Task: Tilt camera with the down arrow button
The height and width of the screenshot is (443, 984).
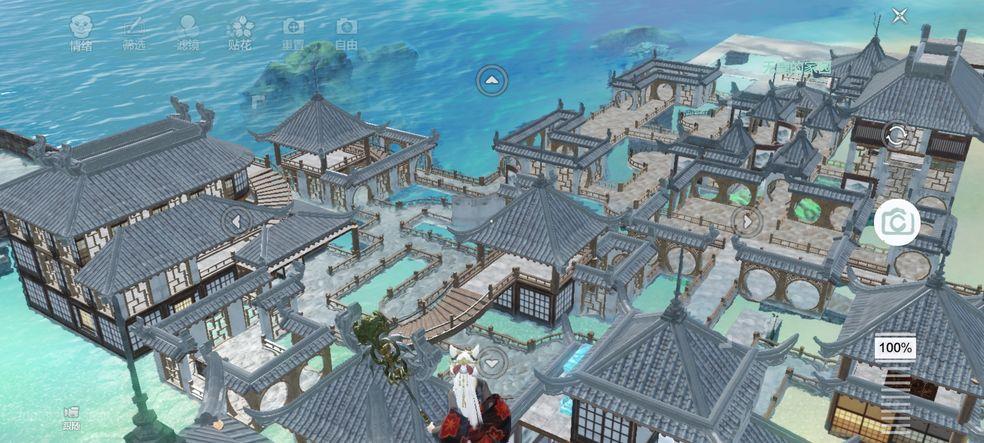Action: [491, 362]
